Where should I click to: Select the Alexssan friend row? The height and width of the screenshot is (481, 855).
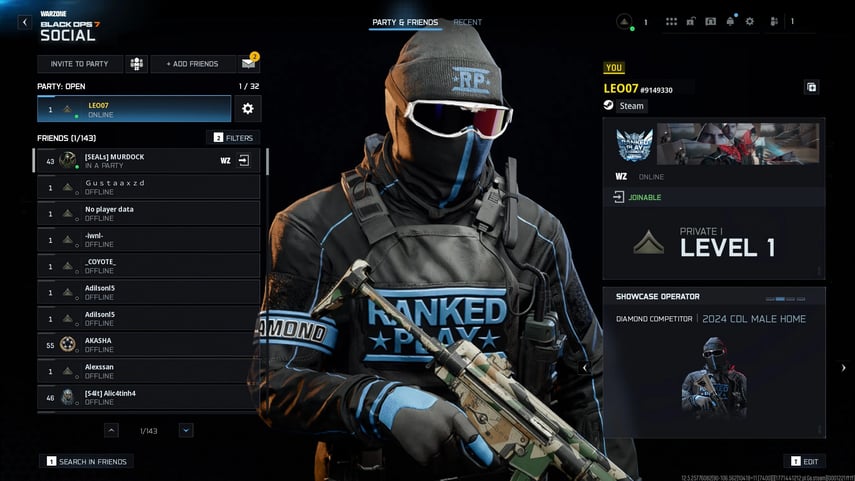pos(146,370)
